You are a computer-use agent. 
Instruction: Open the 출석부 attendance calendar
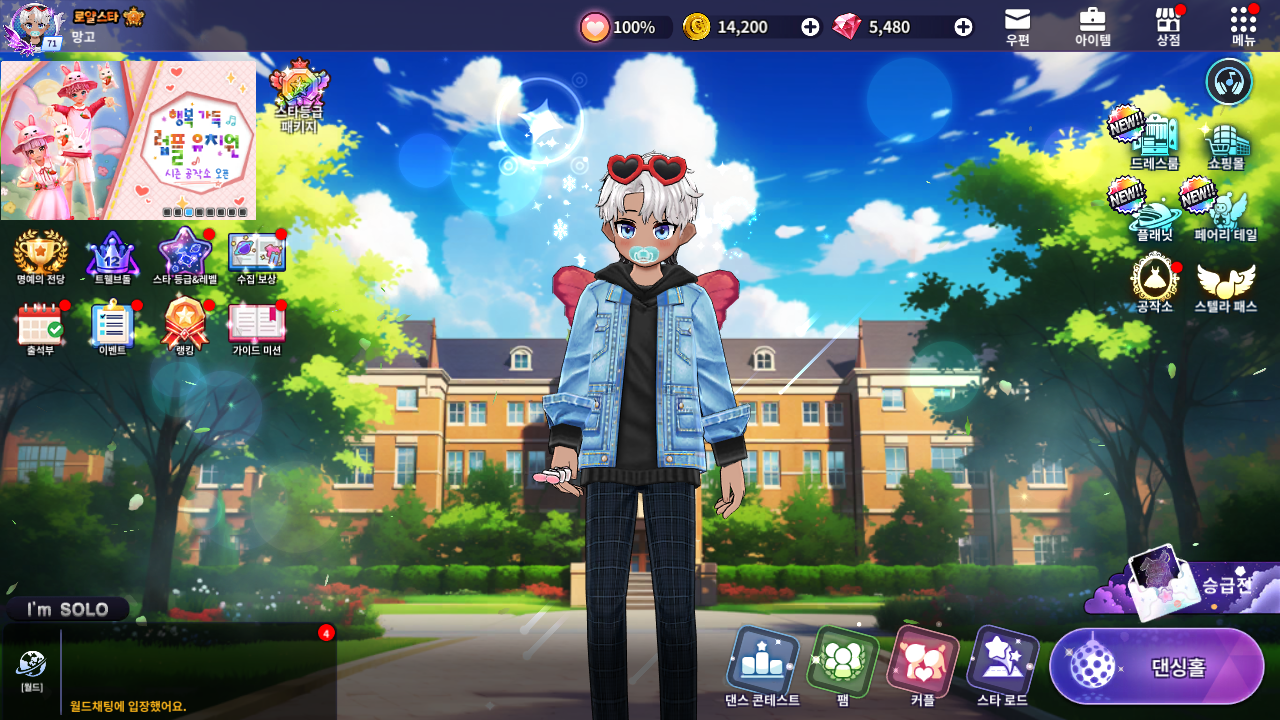point(40,327)
